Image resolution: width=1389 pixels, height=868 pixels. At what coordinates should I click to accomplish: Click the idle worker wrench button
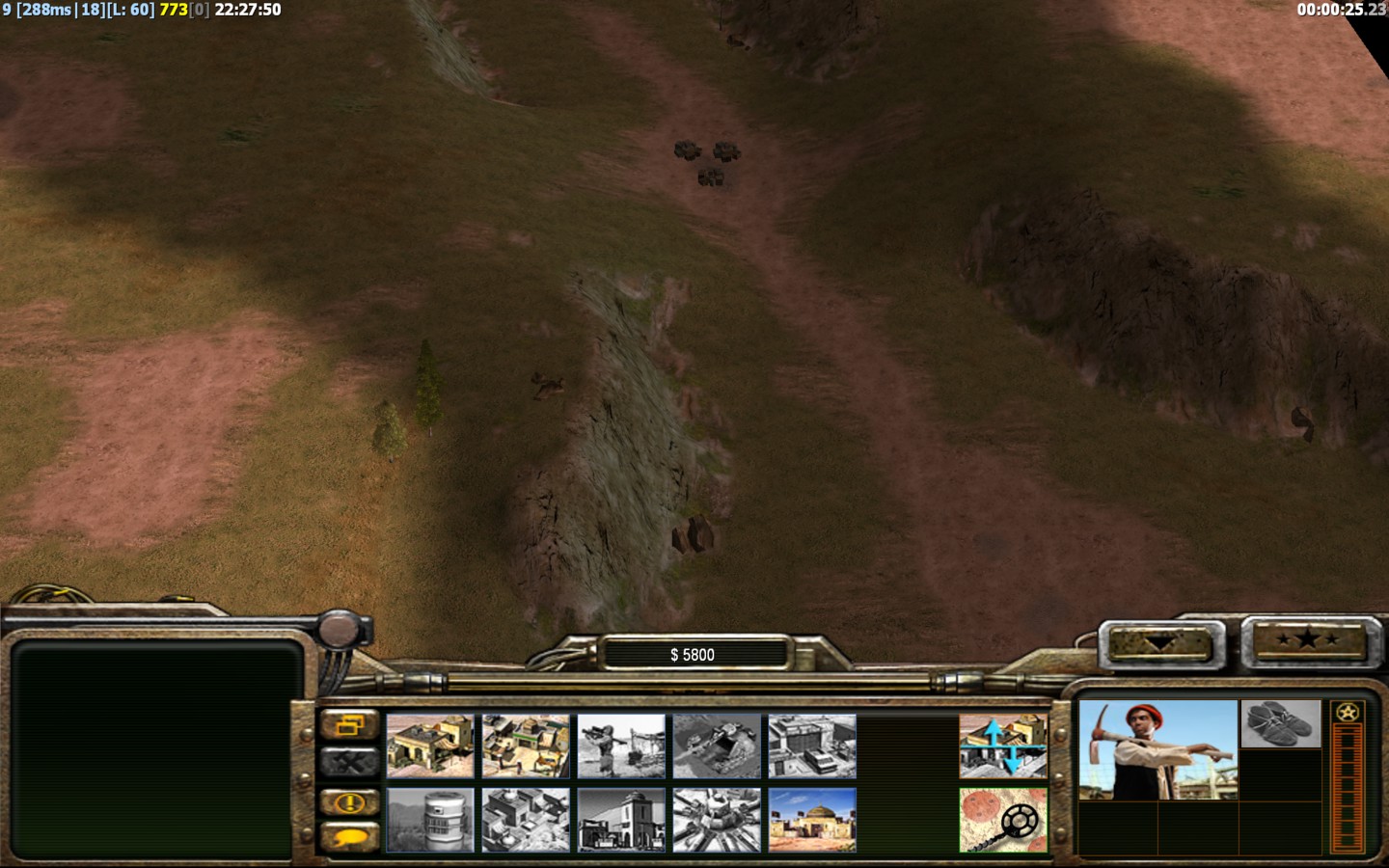pos(349,763)
